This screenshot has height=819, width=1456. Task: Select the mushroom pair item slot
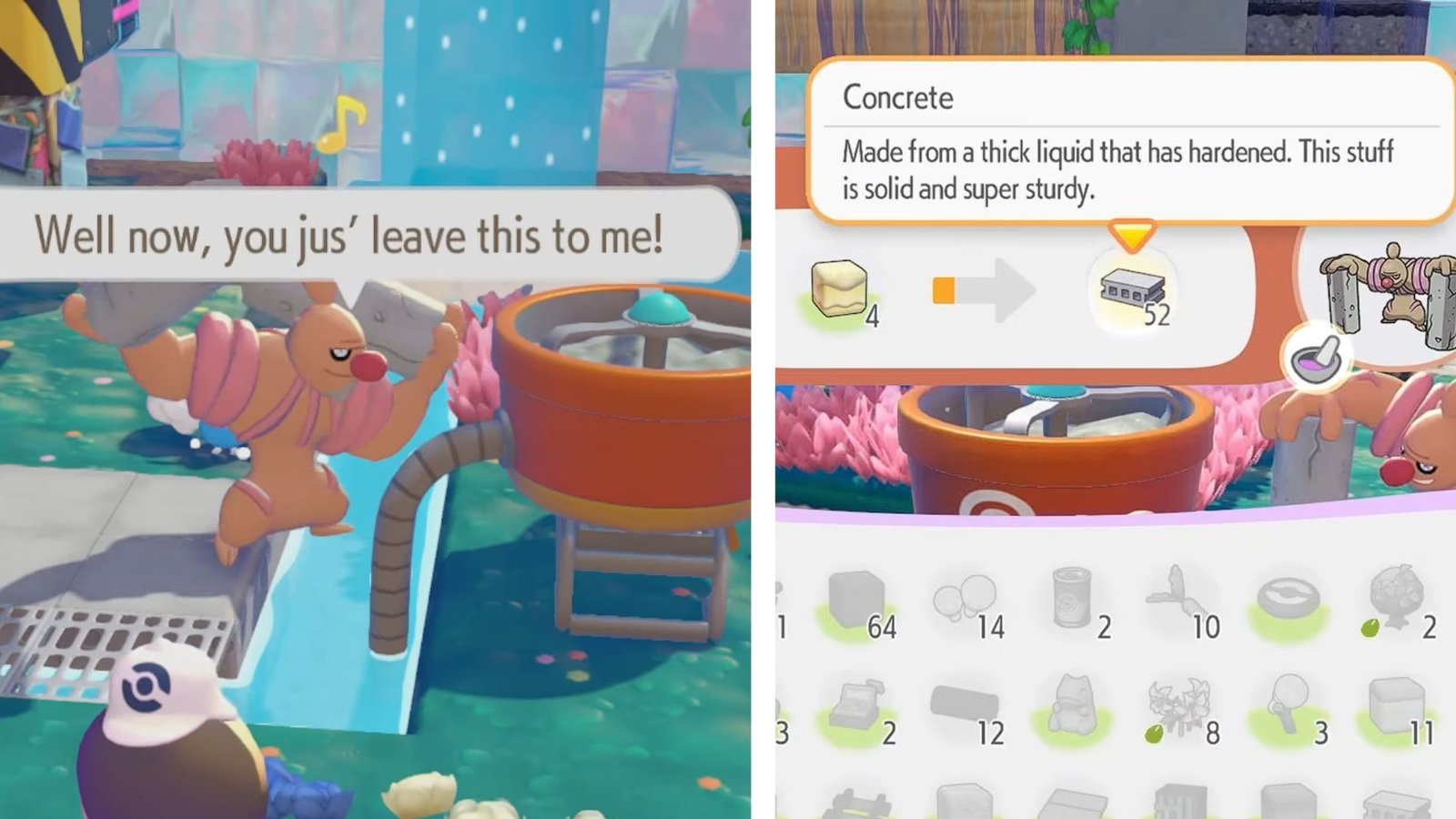966,602
